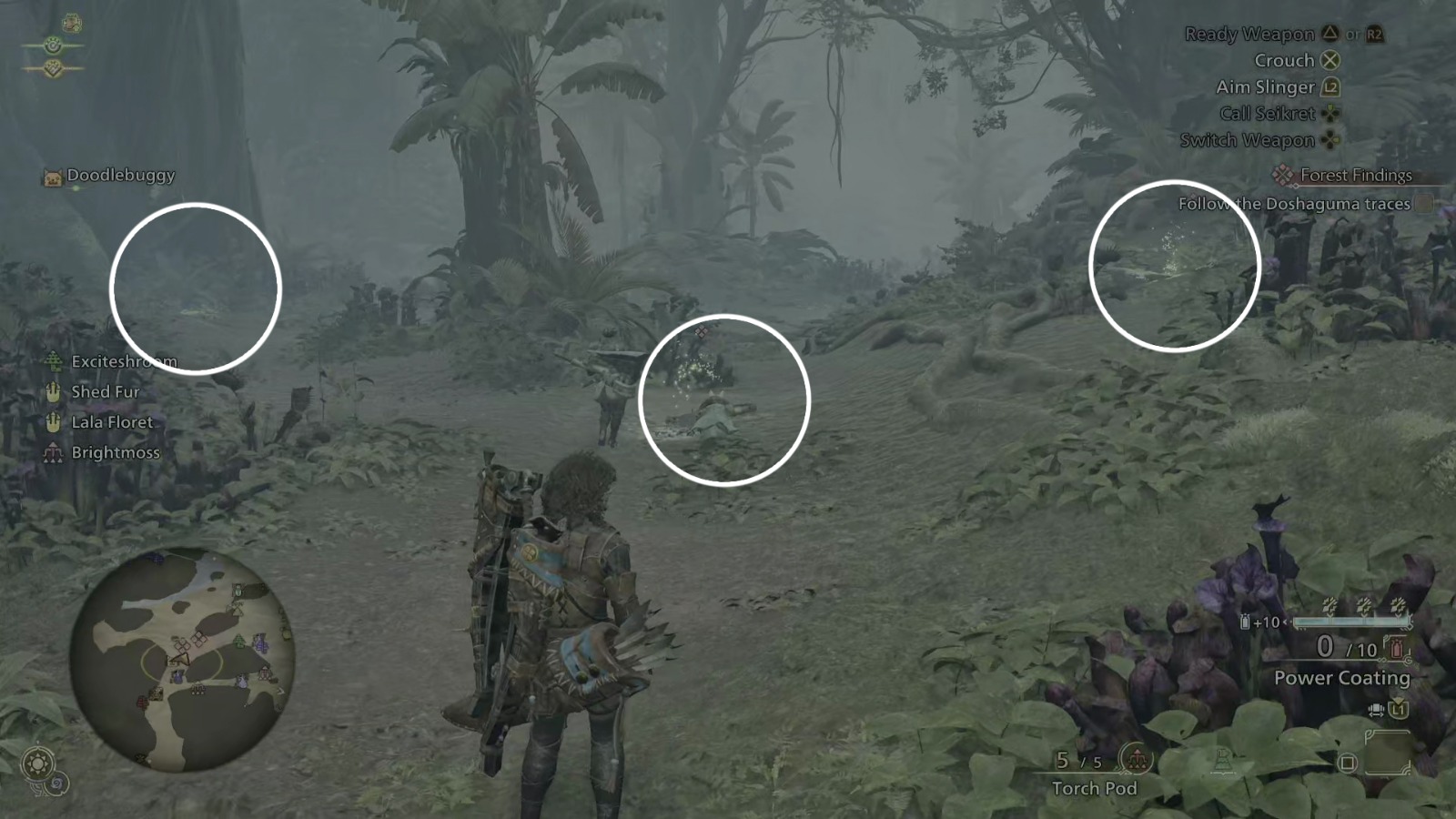Screen dimensions: 1456x819
Task: Select the Exciteshroom mushroom icon
Action: coord(55,361)
